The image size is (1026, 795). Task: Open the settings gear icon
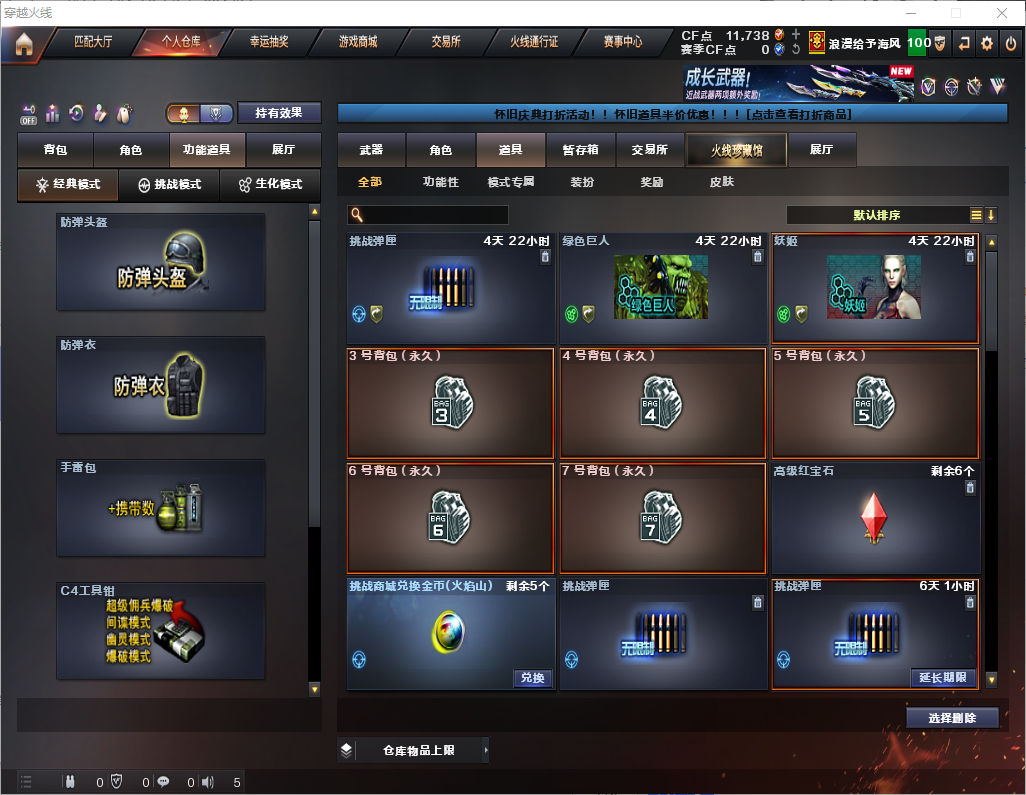click(987, 43)
